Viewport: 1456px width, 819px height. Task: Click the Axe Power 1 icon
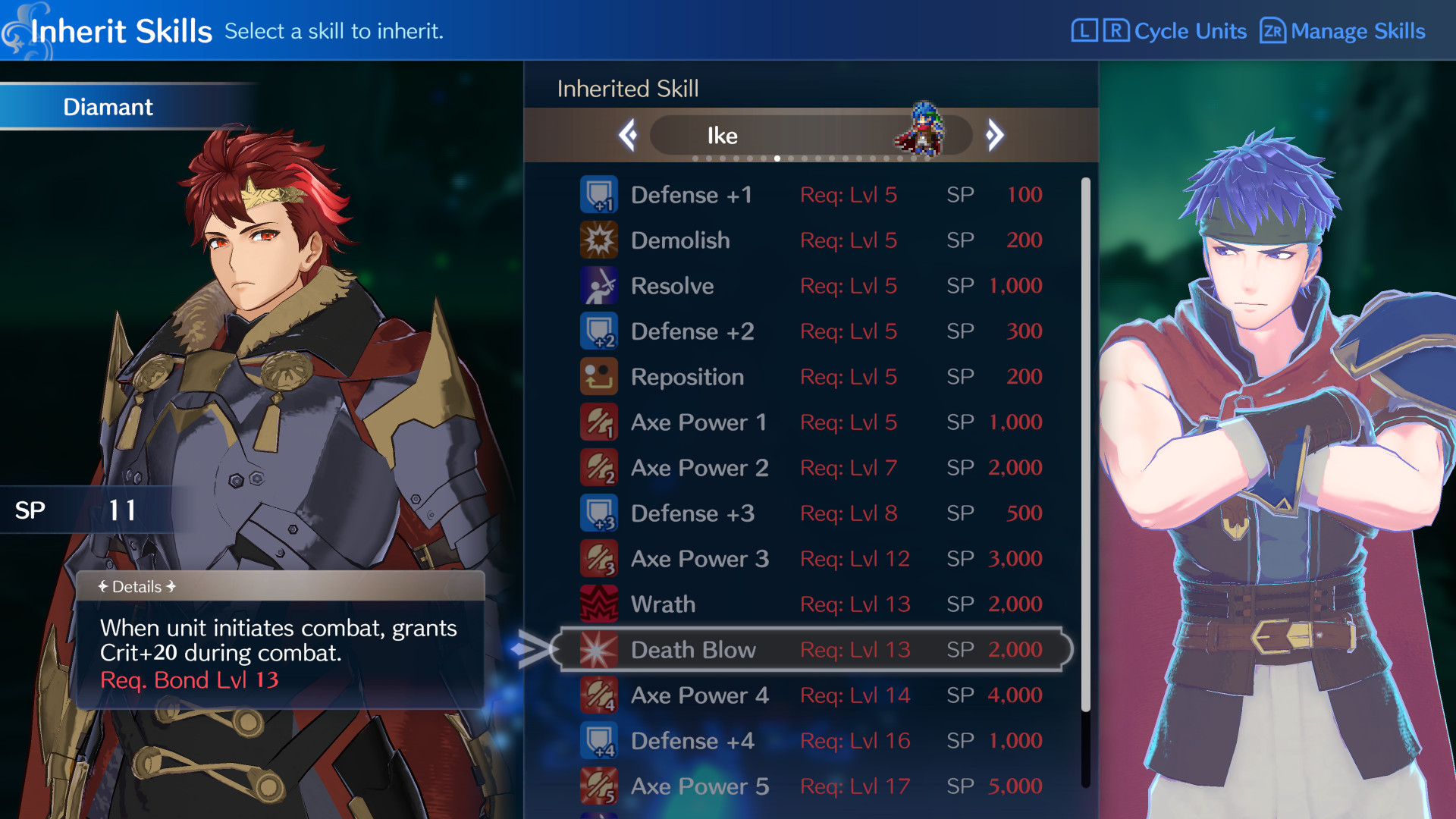(x=599, y=422)
